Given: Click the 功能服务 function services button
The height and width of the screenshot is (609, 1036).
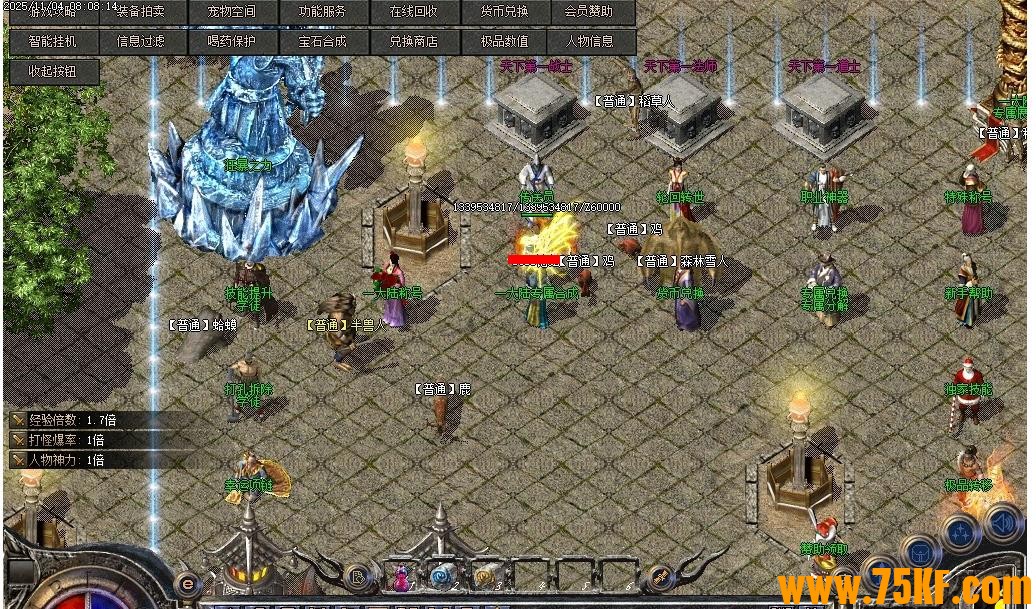Looking at the screenshot, I should 322,12.
